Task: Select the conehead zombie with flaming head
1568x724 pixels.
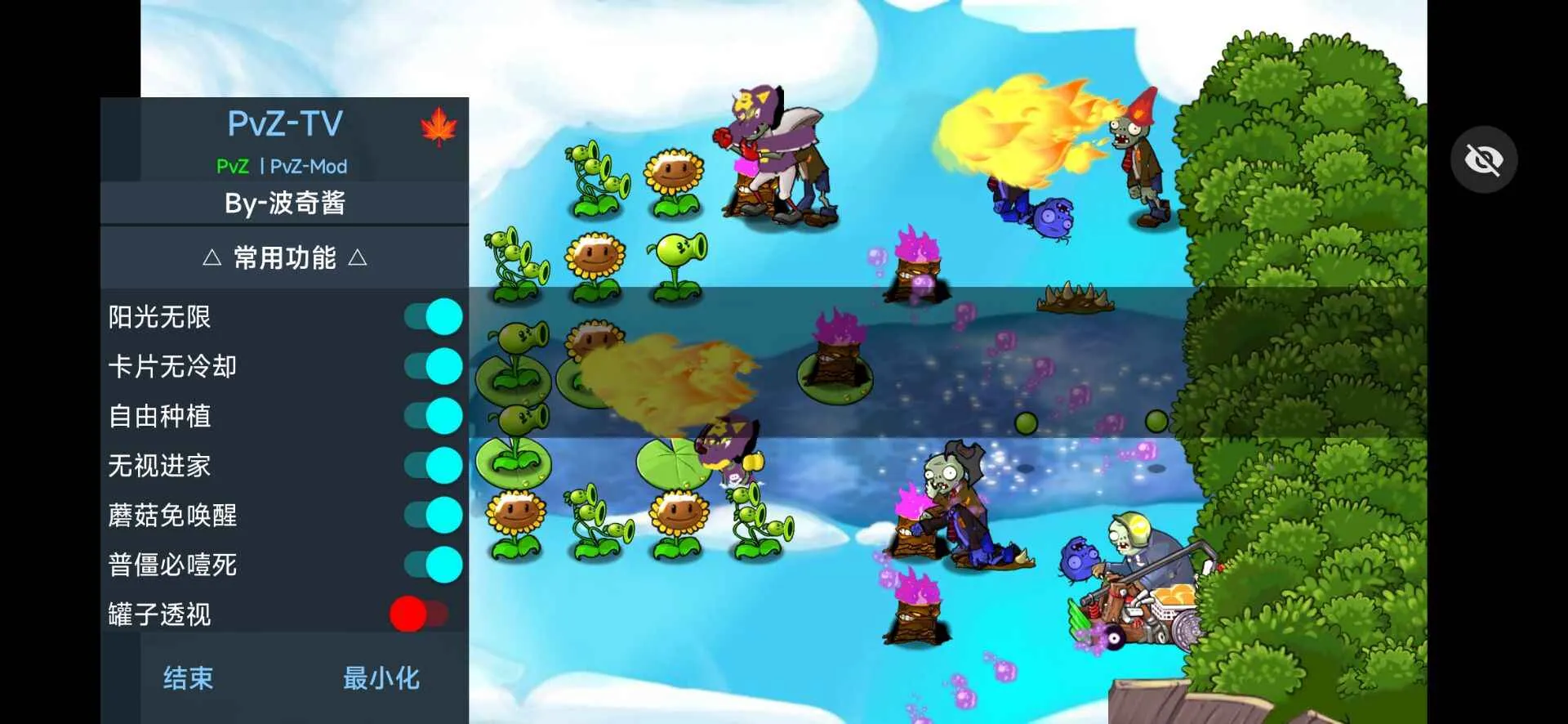Action: click(1135, 155)
